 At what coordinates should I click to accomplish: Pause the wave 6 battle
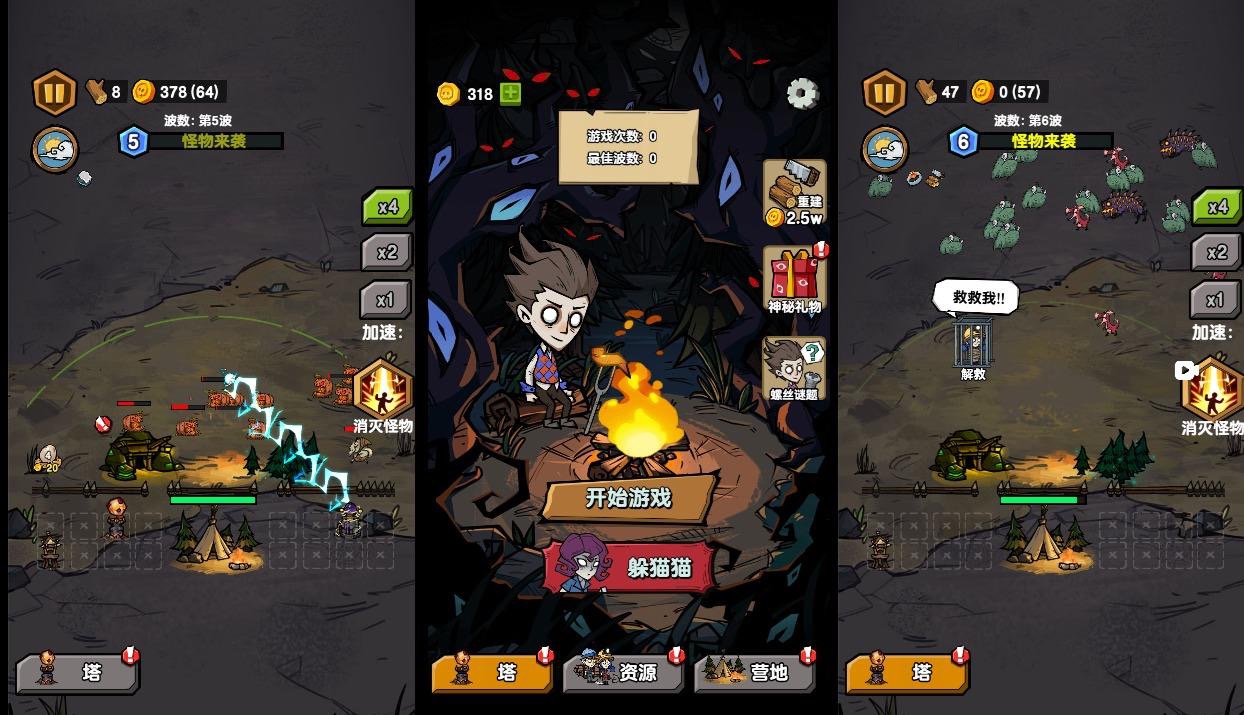884,92
